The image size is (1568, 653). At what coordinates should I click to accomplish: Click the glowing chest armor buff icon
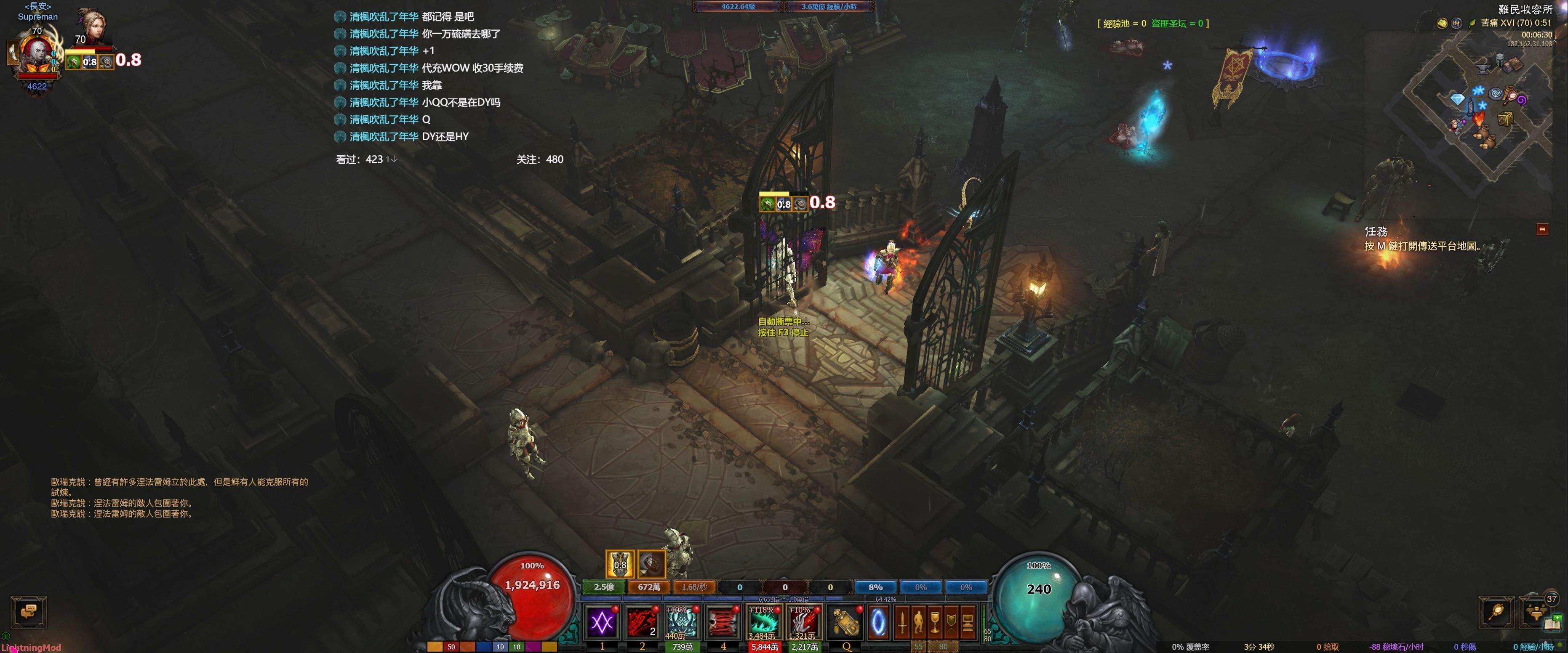coord(620,564)
